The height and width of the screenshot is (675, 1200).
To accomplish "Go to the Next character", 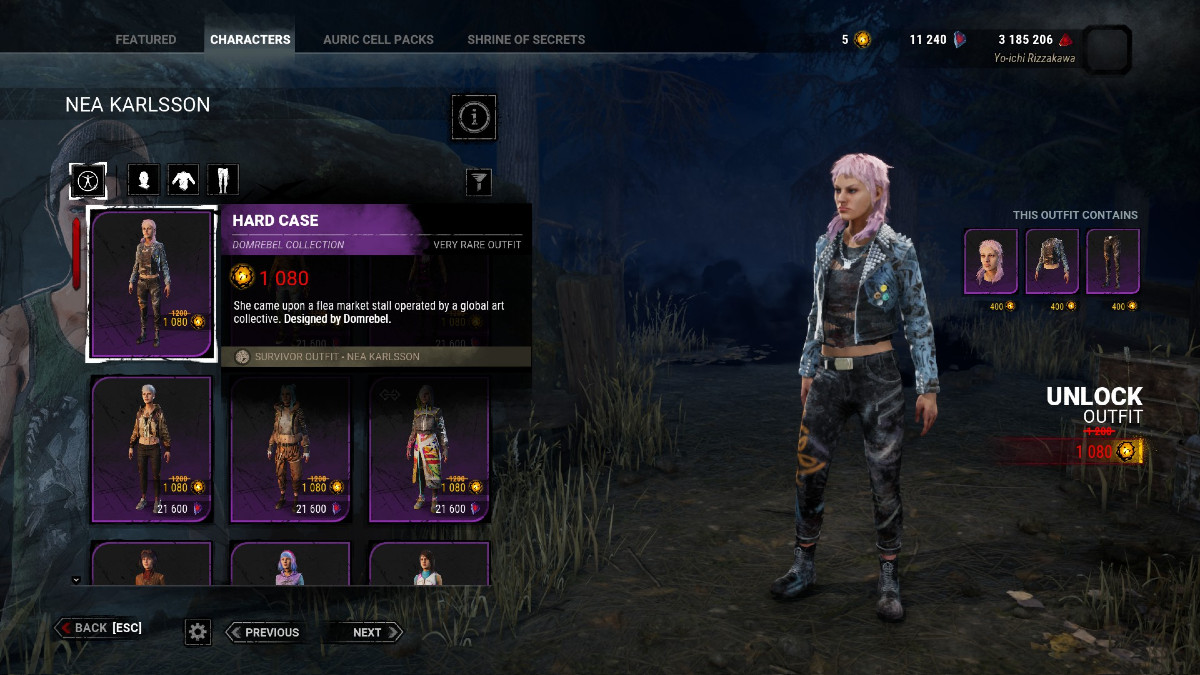I will pos(366,632).
